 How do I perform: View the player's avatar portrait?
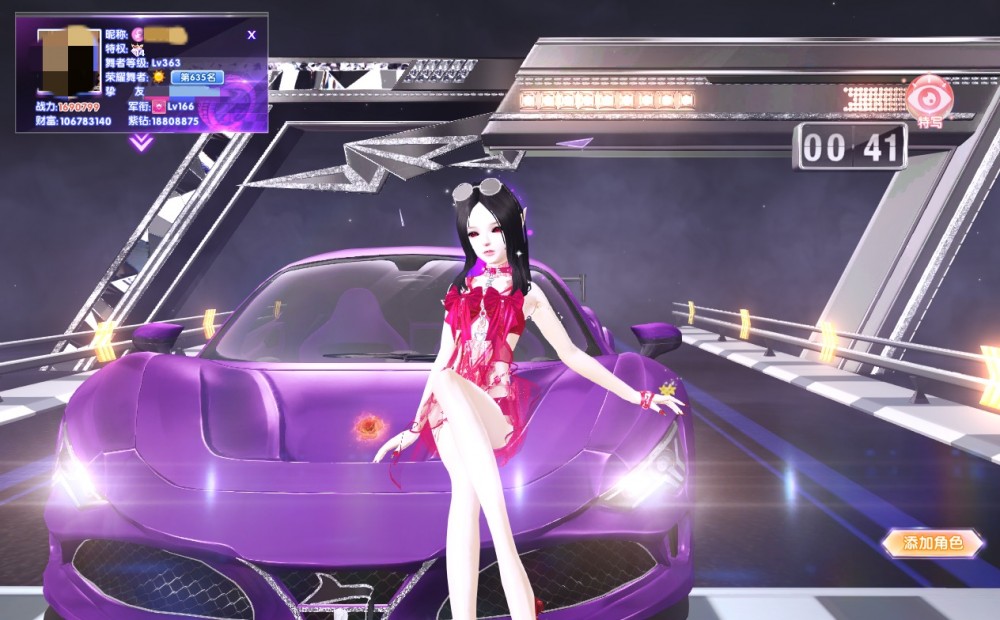(69, 62)
